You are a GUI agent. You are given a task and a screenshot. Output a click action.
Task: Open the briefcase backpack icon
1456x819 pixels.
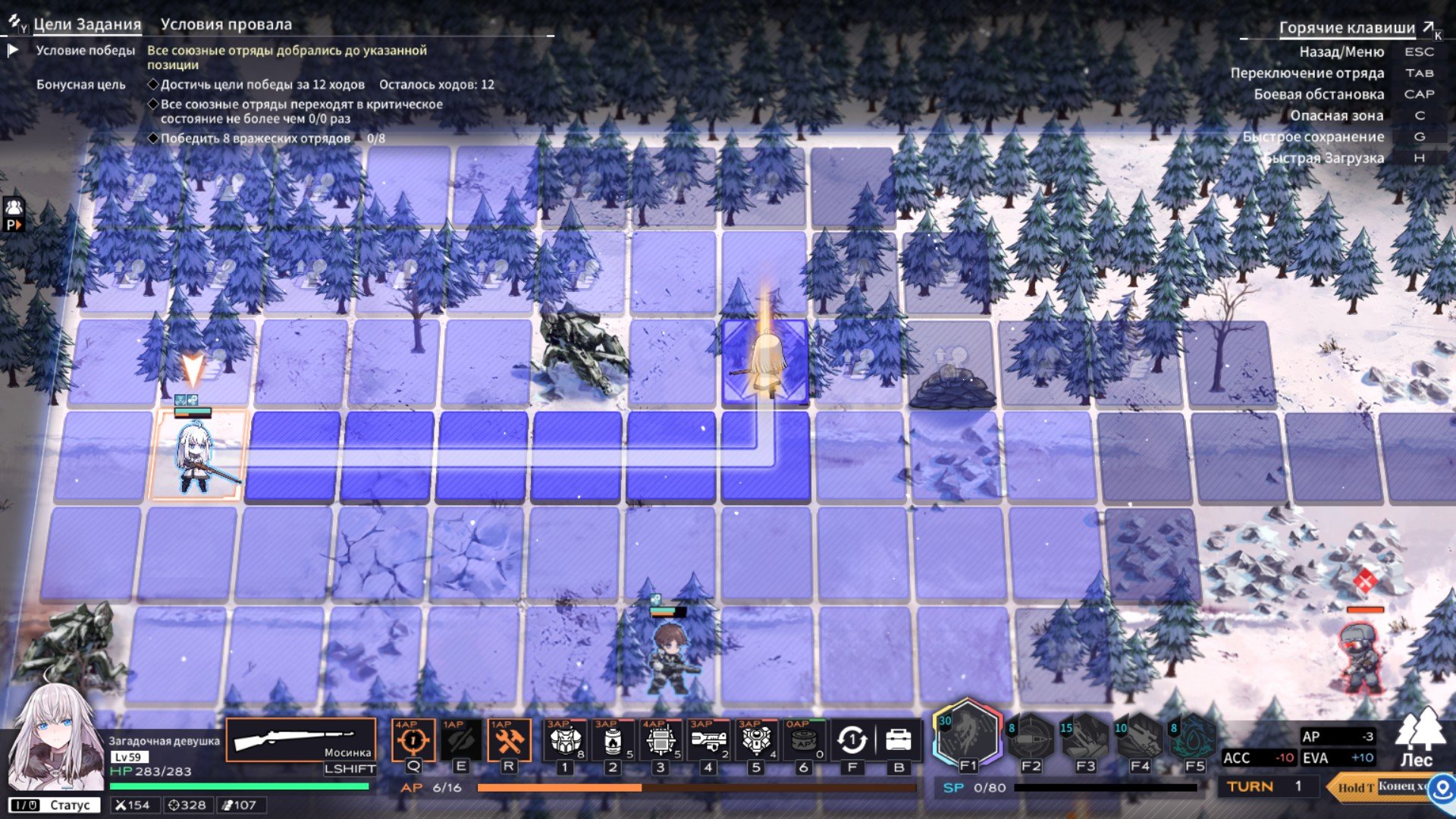(x=899, y=740)
